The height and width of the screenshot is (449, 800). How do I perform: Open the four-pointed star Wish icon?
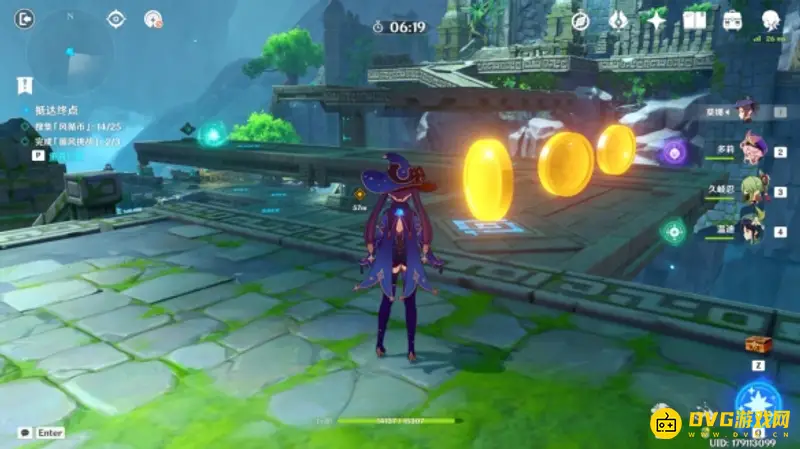point(656,20)
